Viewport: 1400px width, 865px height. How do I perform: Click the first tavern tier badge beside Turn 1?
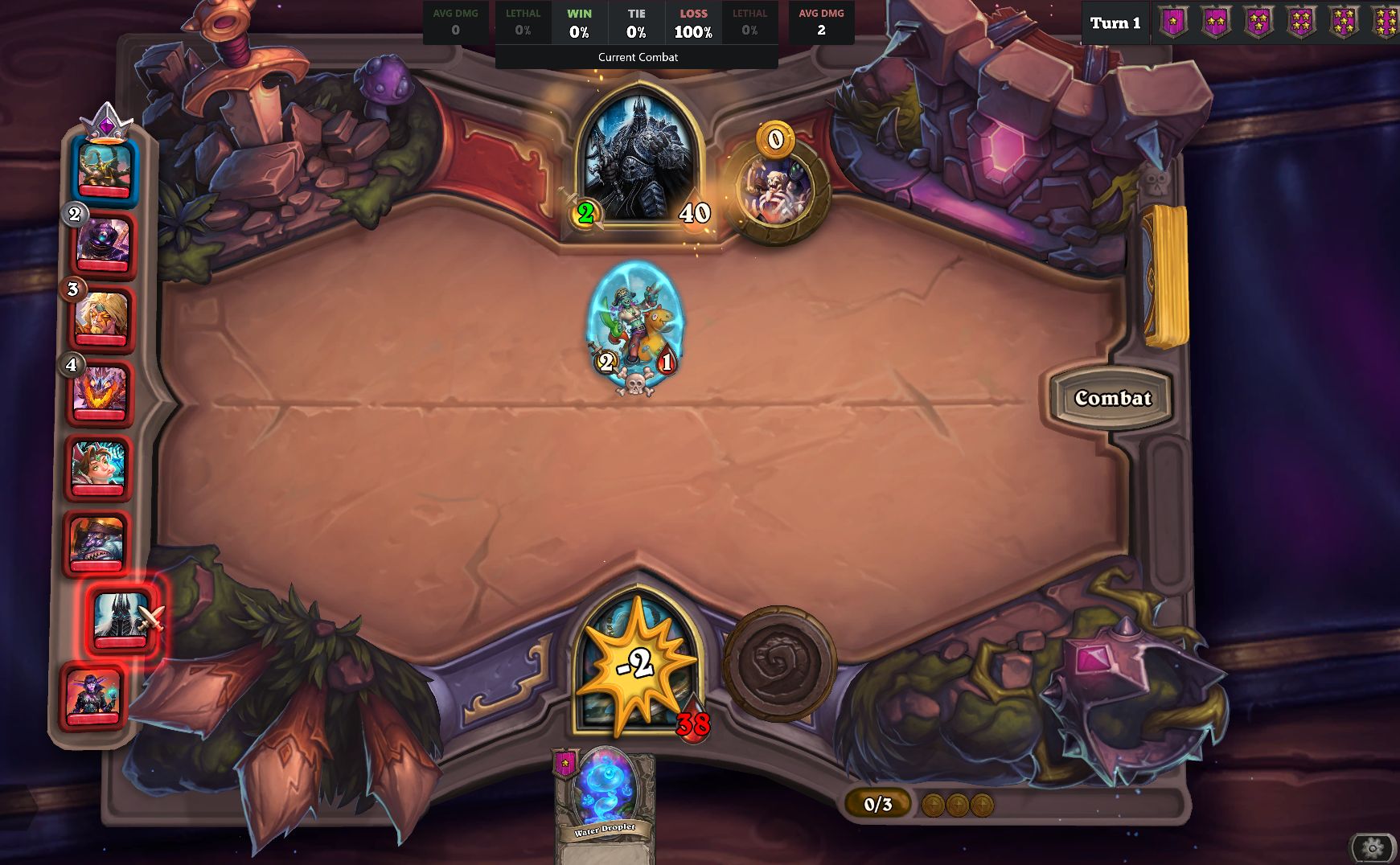pos(1172,23)
